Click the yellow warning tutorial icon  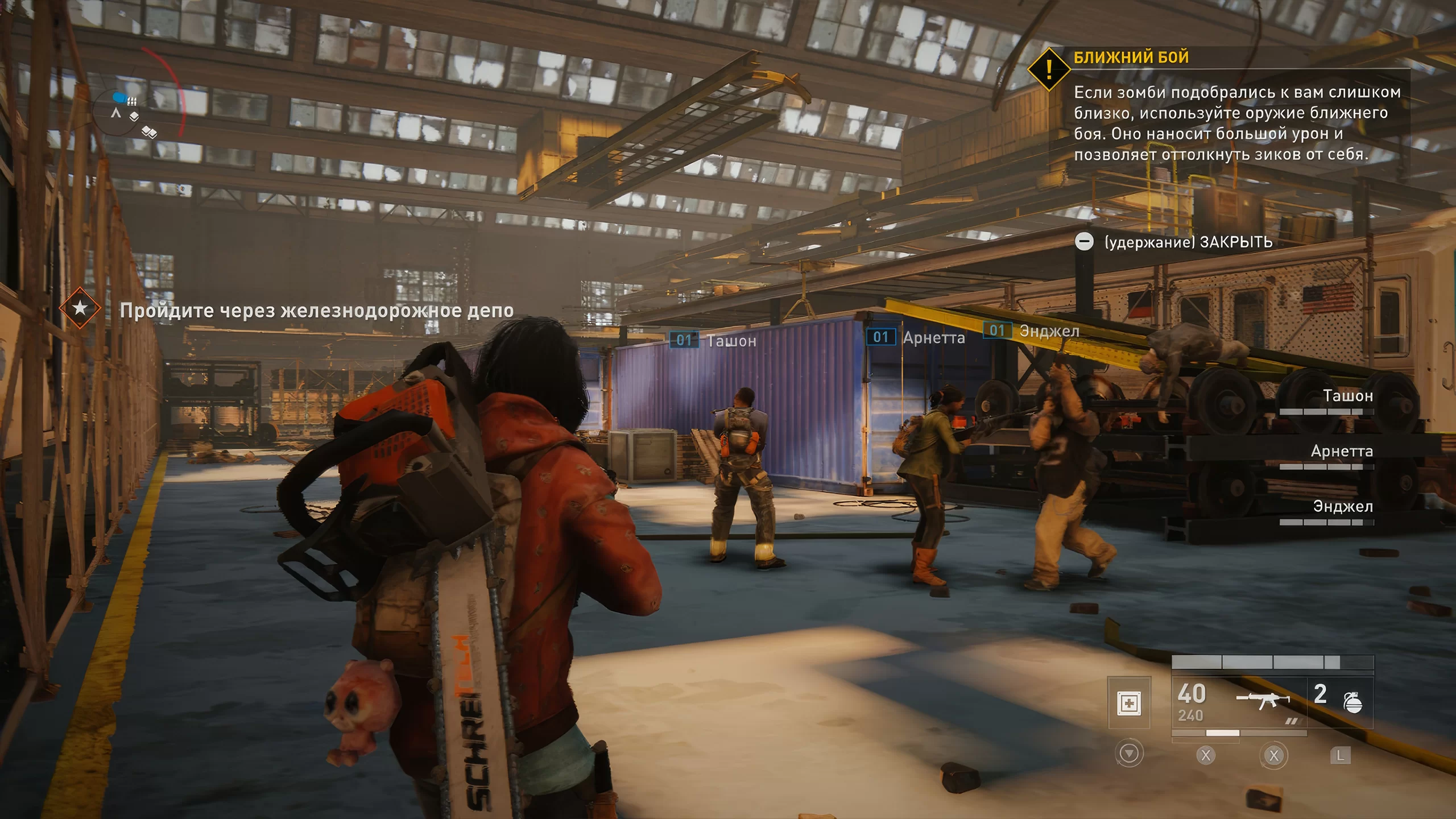[1049, 69]
